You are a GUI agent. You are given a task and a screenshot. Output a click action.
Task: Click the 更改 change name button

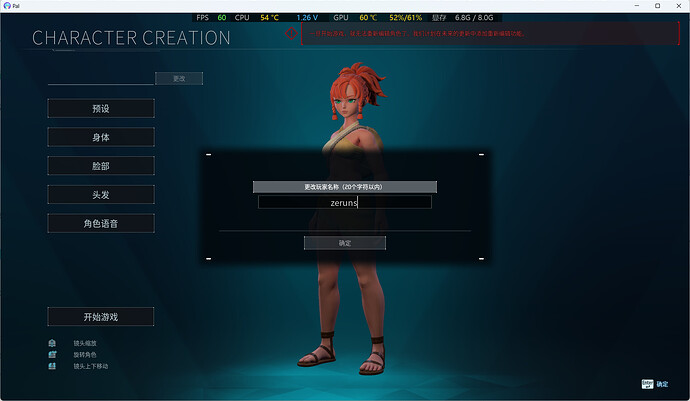pos(179,78)
